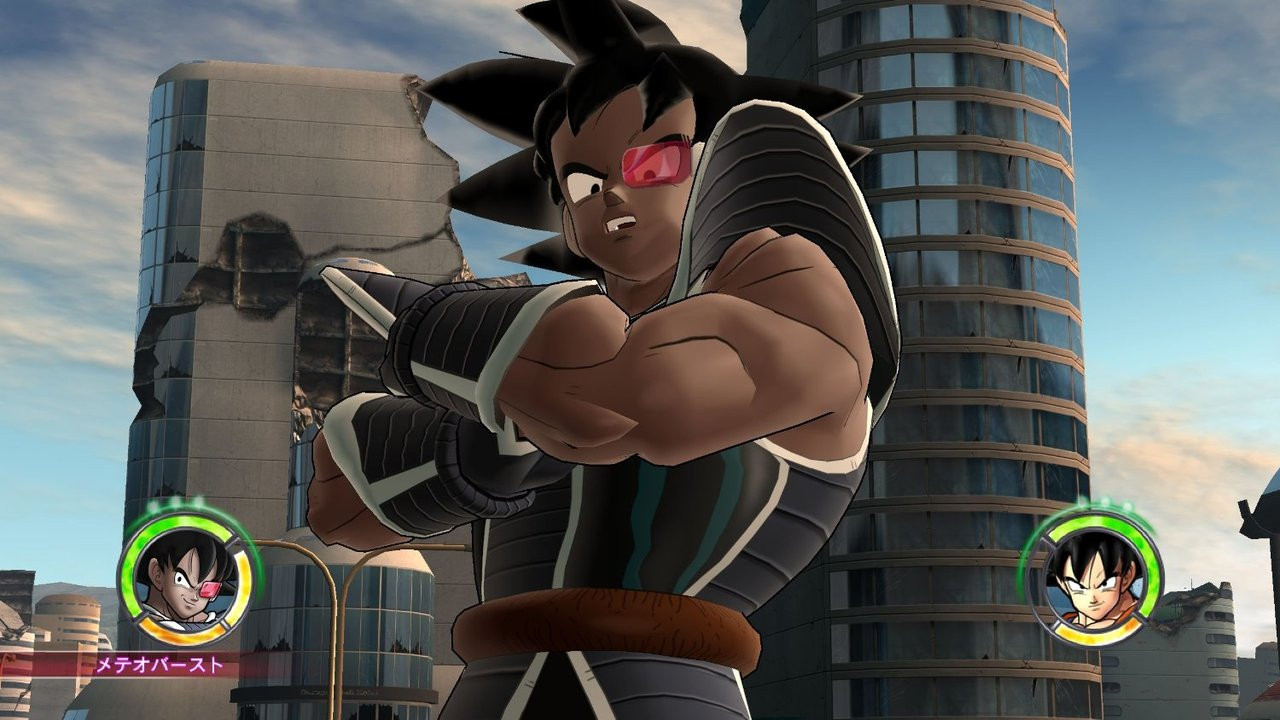Click the メテオバースト label banner
Image resolution: width=1280 pixels, height=720 pixels.
click(x=160, y=665)
